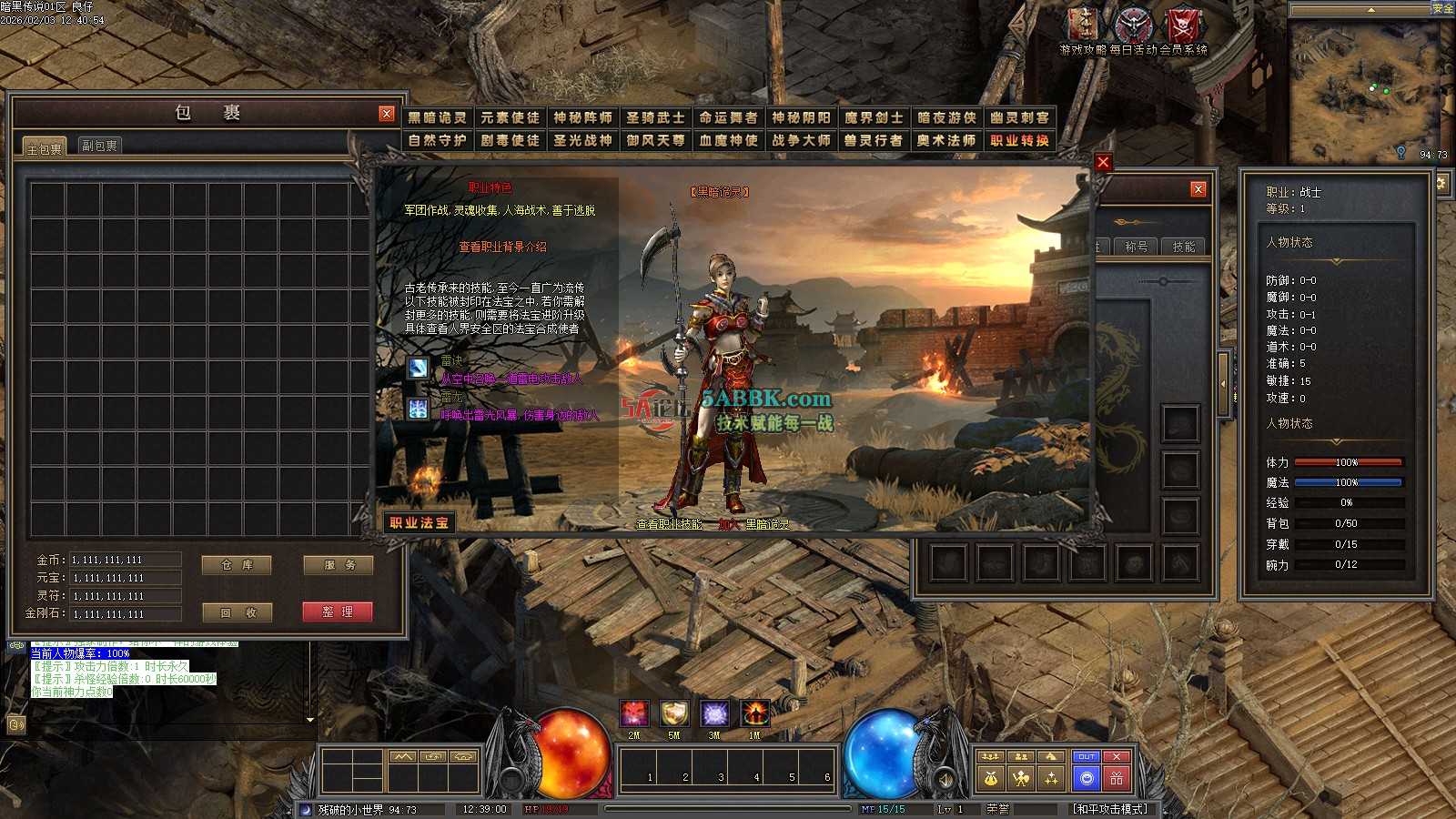
Task: Select the 奥术法师 class
Action: click(x=946, y=140)
